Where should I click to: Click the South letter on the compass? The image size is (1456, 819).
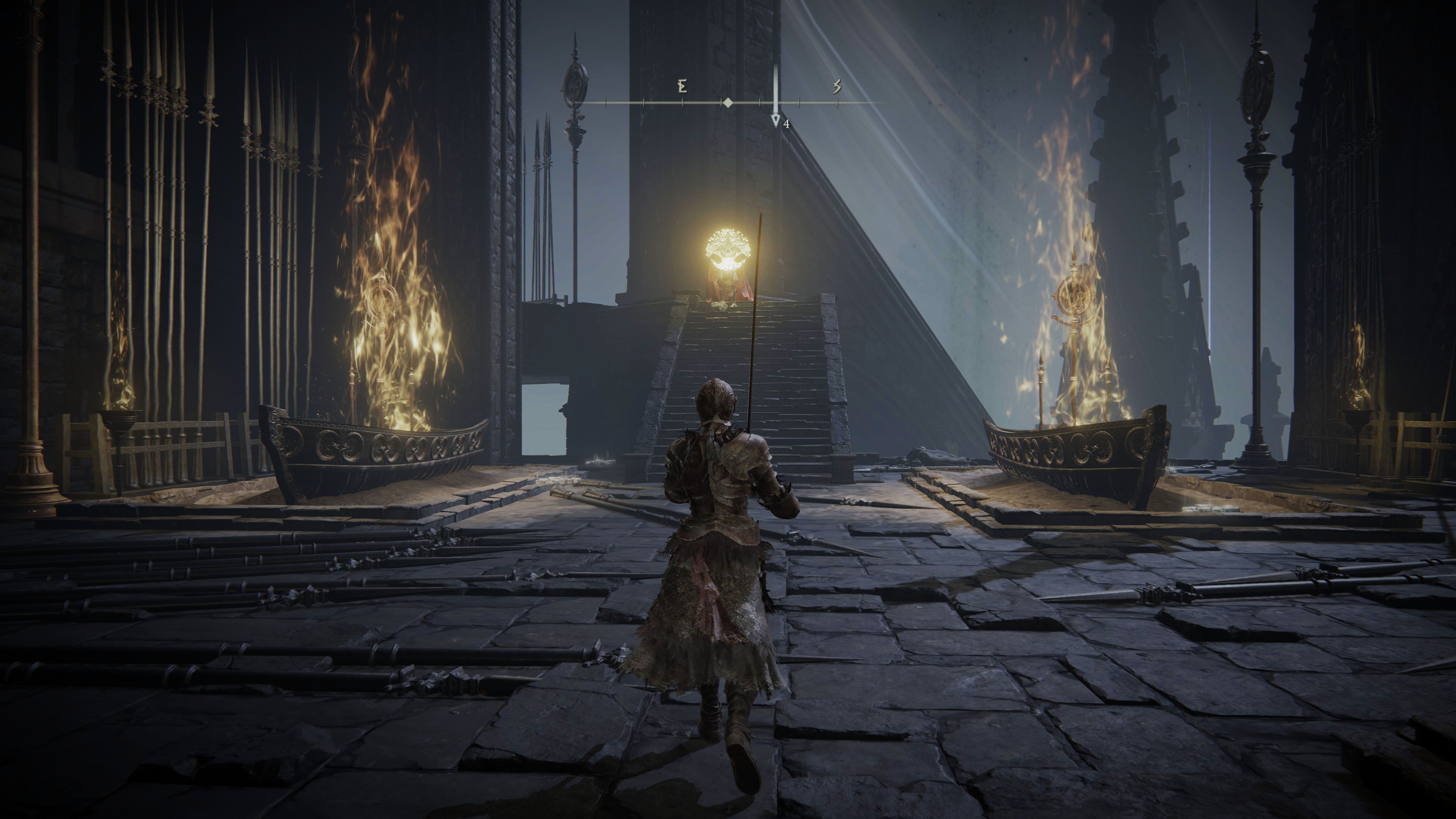[836, 86]
